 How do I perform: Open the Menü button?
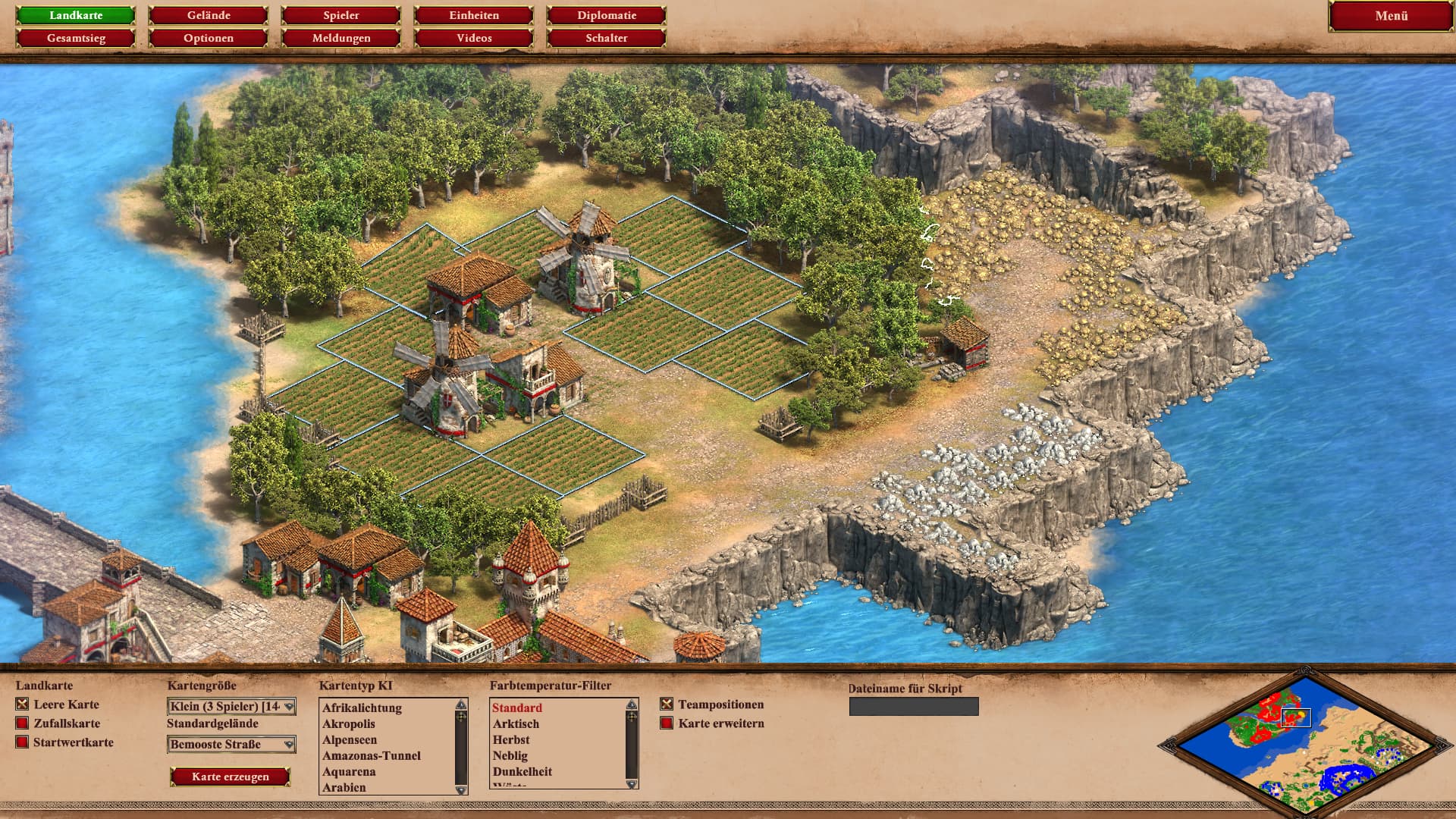(x=1391, y=16)
